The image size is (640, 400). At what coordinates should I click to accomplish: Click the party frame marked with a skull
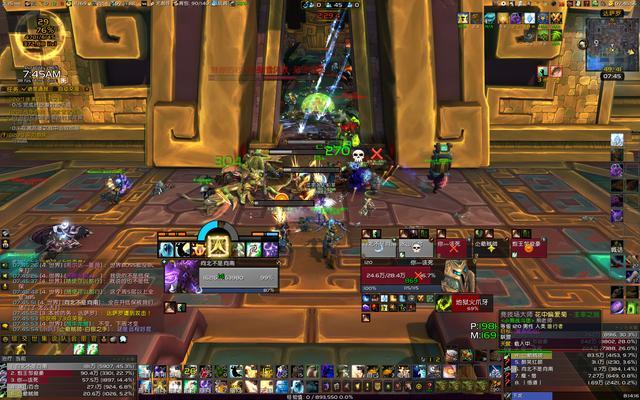(x=414, y=246)
